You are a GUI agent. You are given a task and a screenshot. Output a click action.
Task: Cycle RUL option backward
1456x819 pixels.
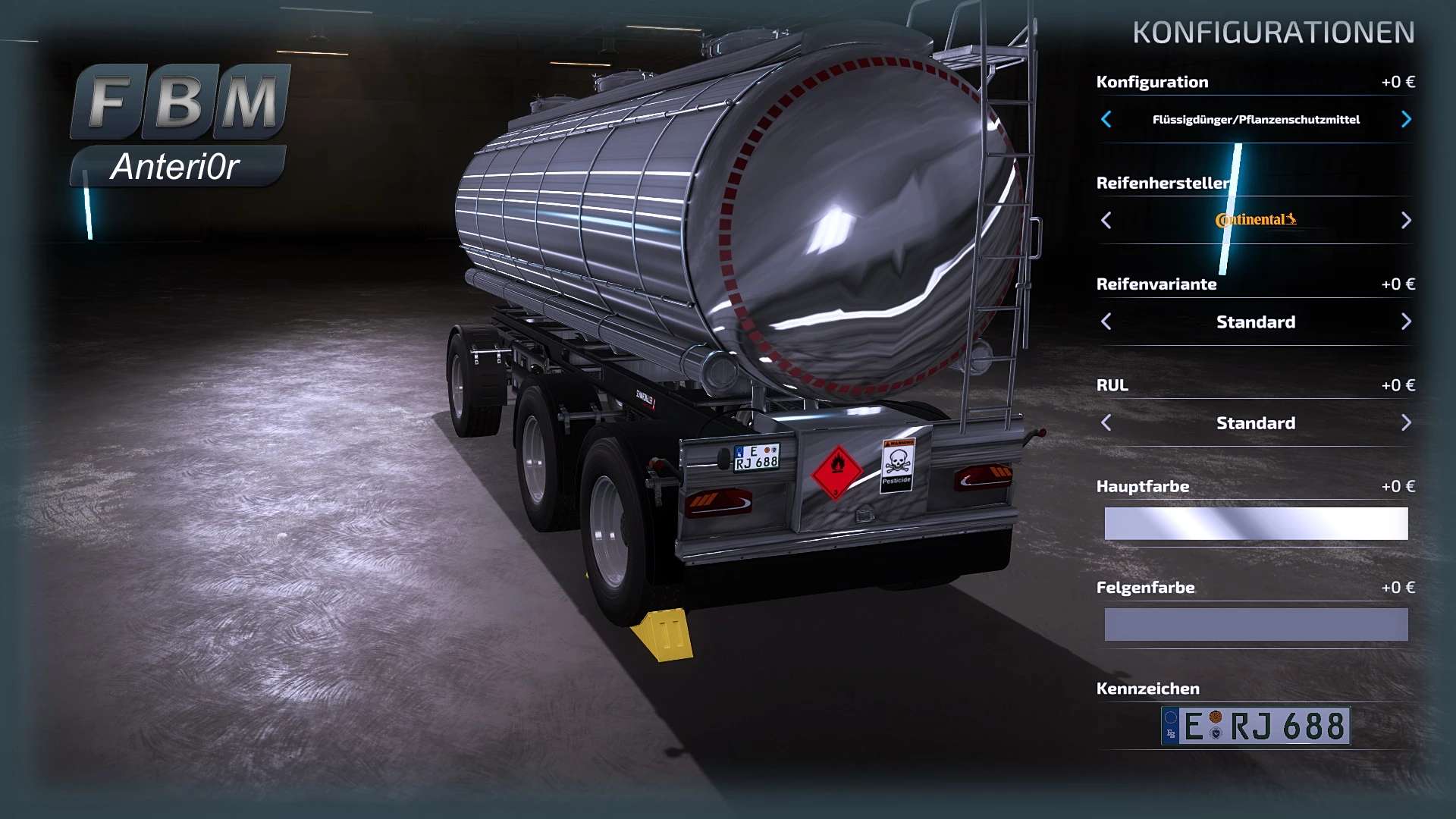[x=1106, y=422]
